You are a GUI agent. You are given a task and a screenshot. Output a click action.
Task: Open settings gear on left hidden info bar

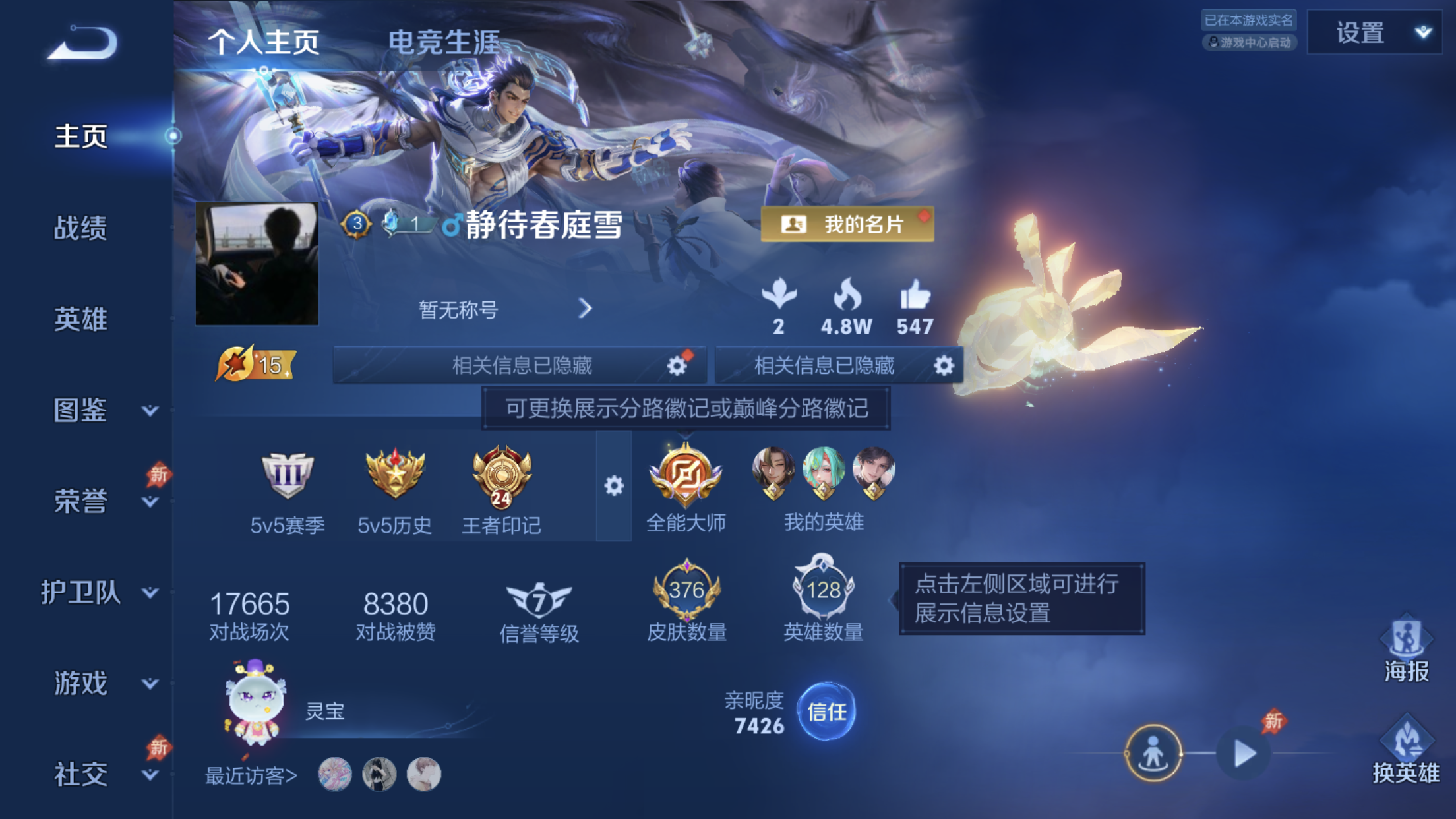(675, 365)
